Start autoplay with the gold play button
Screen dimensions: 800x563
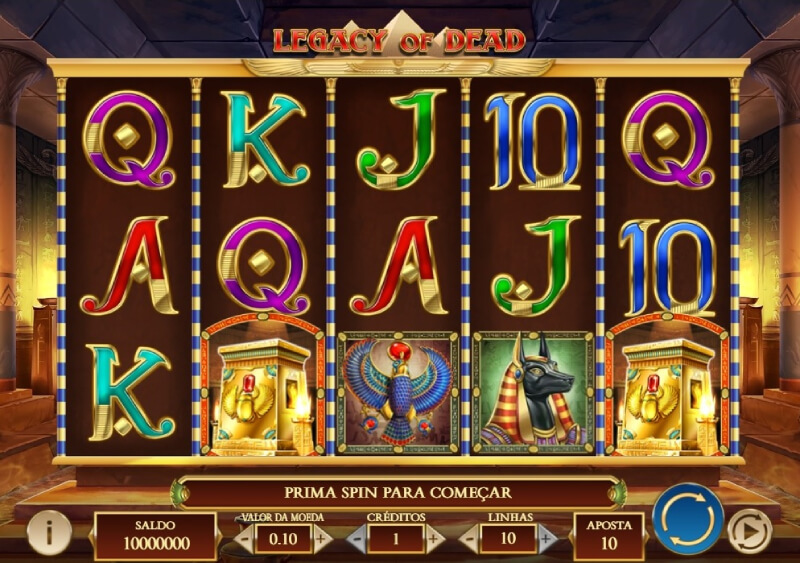[x=748, y=530]
